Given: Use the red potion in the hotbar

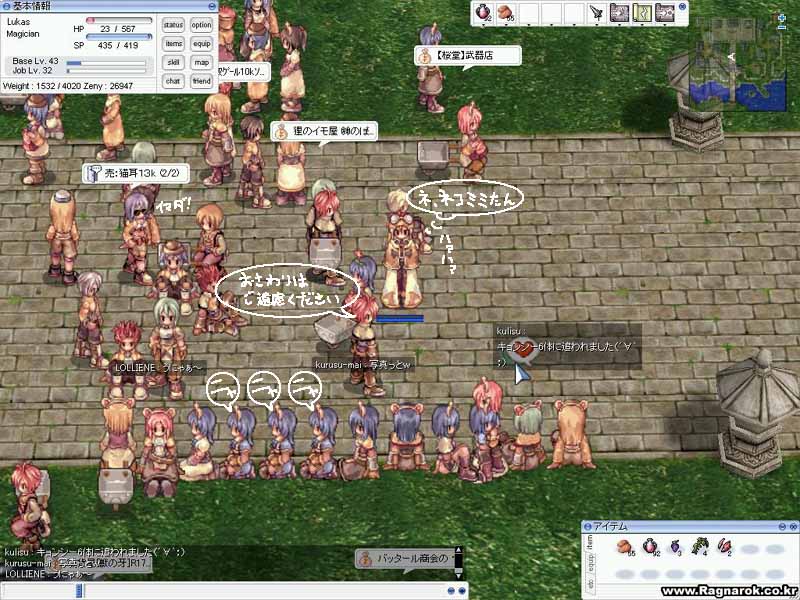Looking at the screenshot, I should click(483, 13).
